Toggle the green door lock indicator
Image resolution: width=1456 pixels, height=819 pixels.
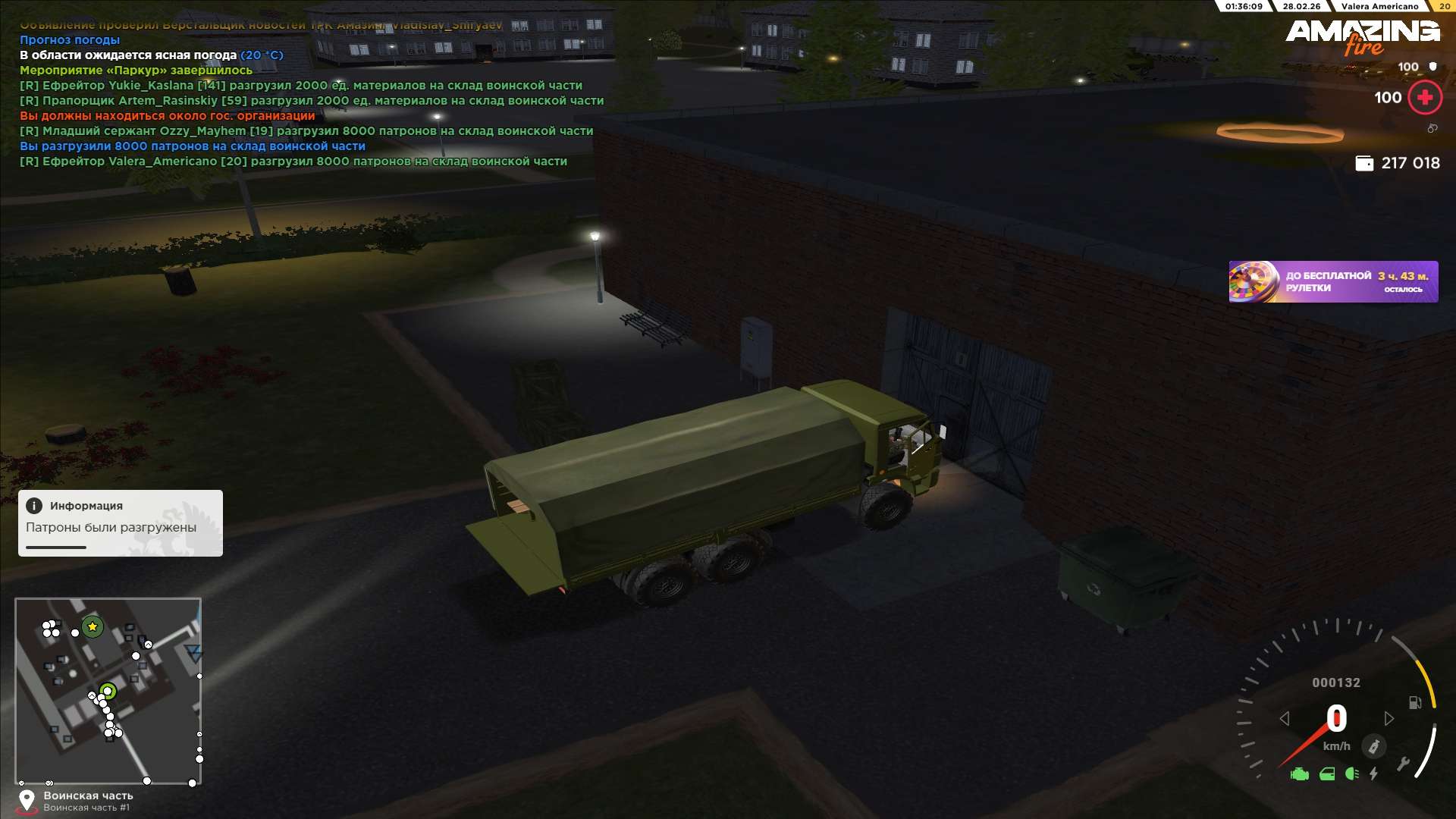click(1327, 774)
